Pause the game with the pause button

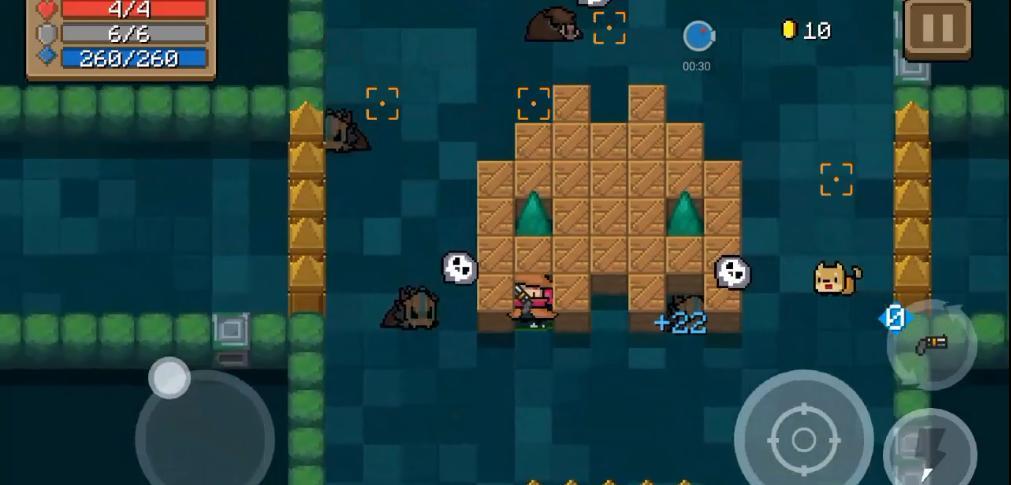pyautogui.click(x=937, y=29)
